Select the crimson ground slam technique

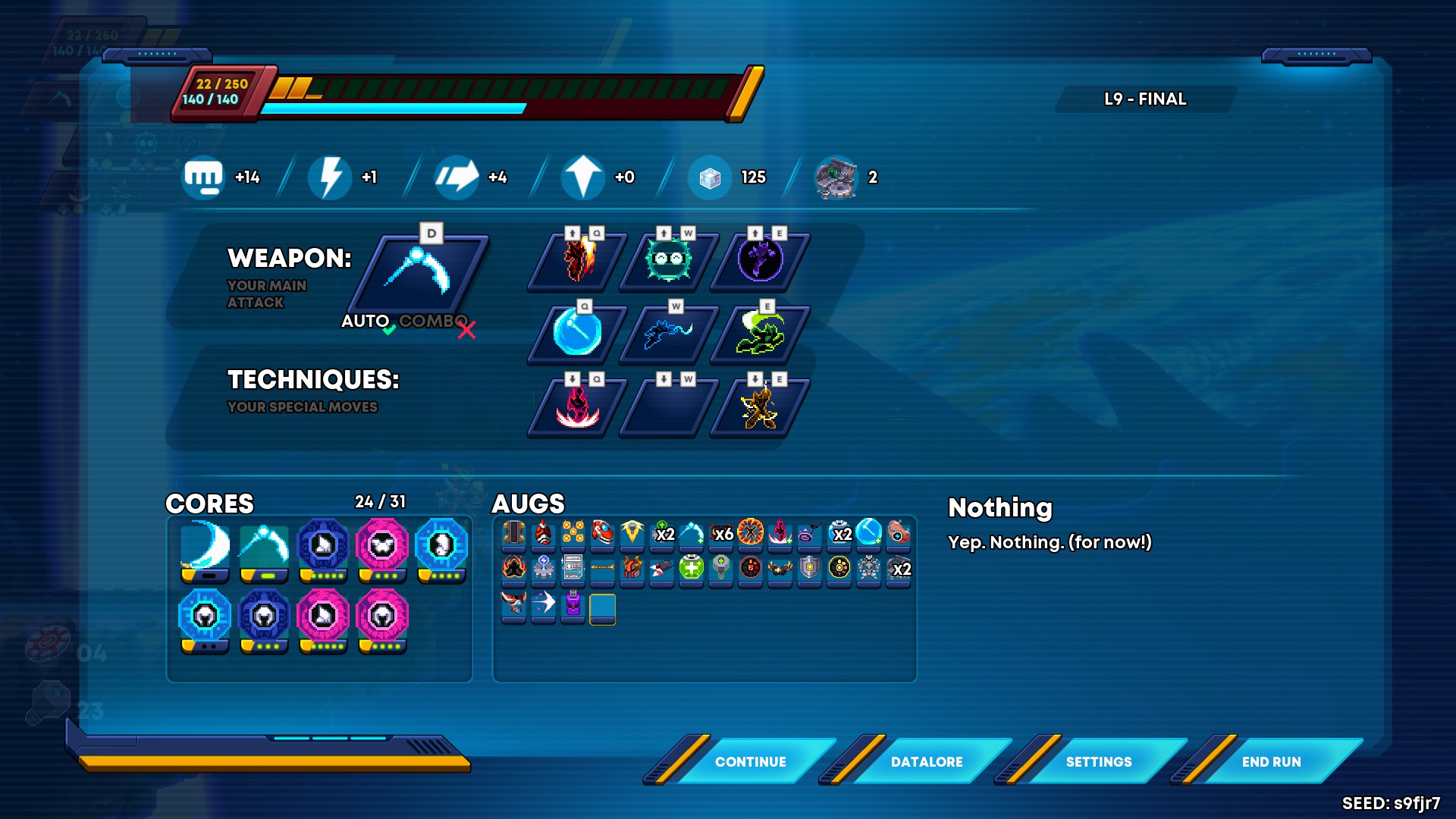(x=578, y=407)
